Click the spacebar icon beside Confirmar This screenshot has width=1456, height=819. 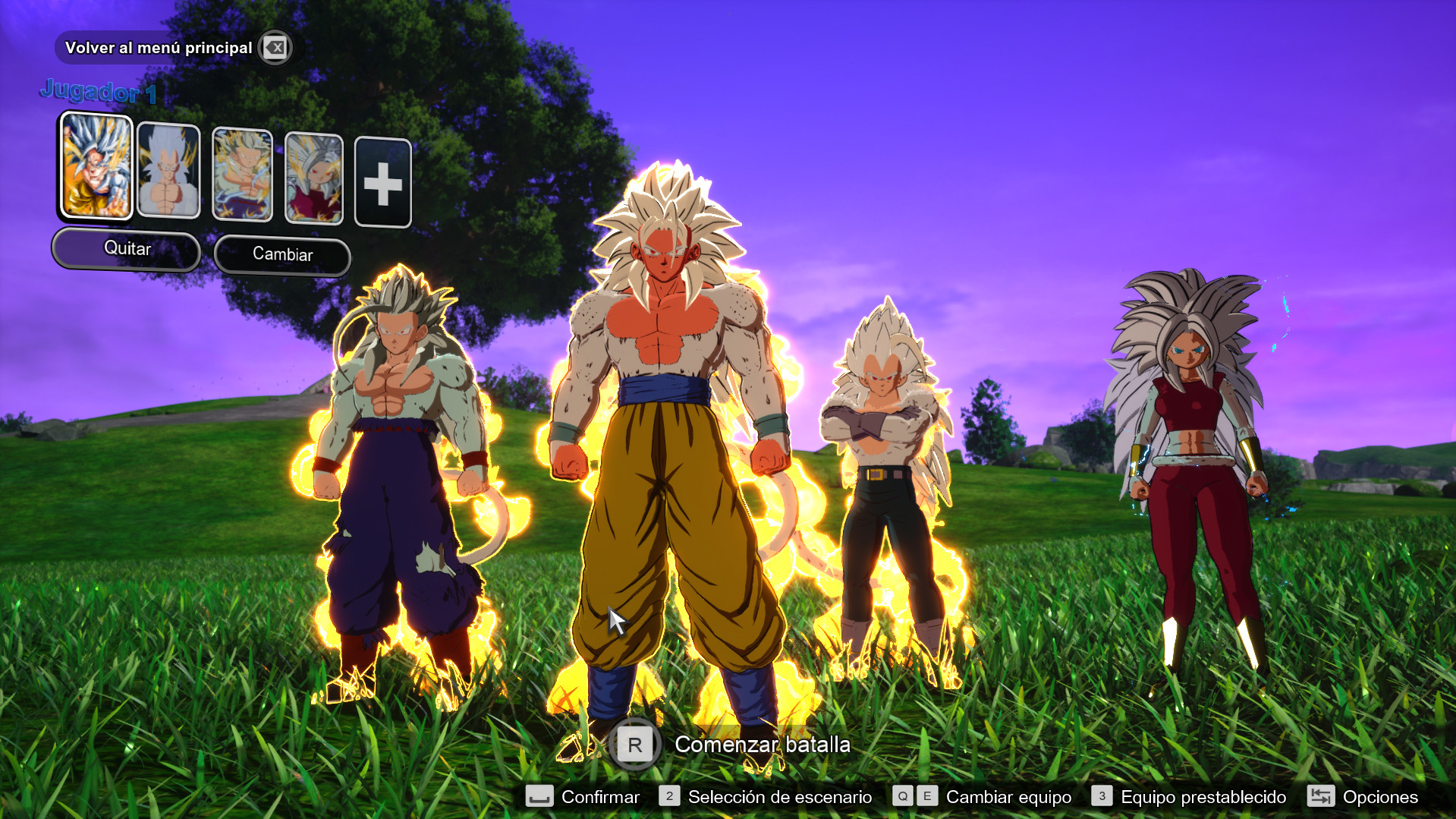[538, 796]
